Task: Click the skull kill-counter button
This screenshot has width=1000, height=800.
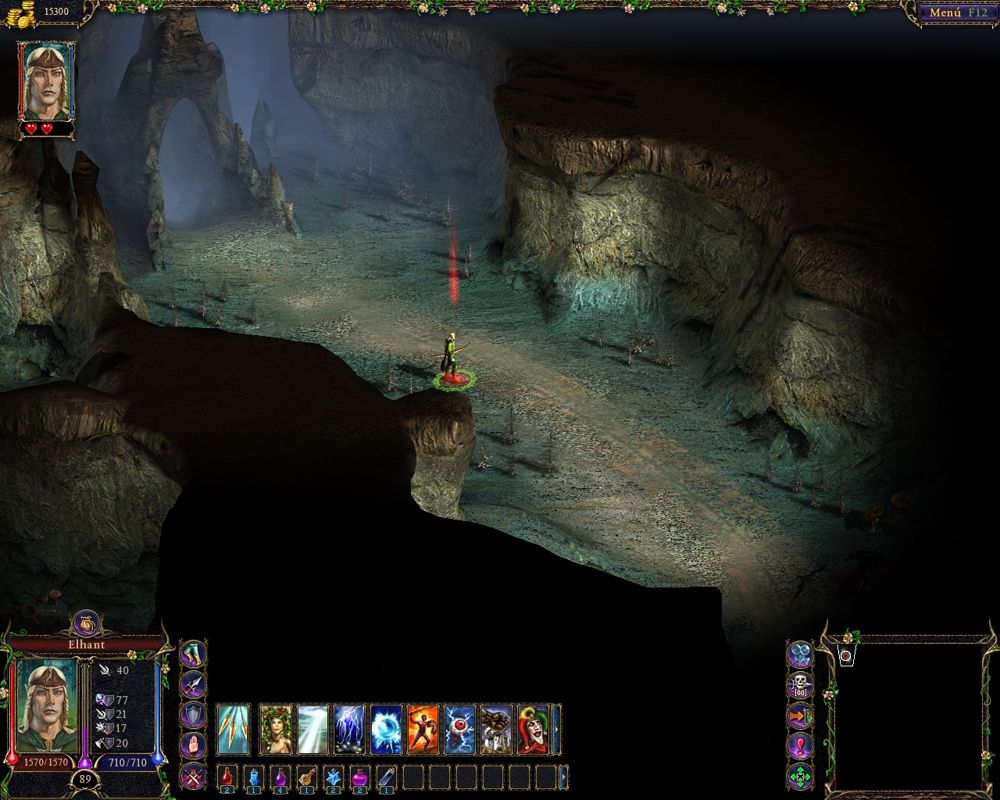Action: [800, 685]
